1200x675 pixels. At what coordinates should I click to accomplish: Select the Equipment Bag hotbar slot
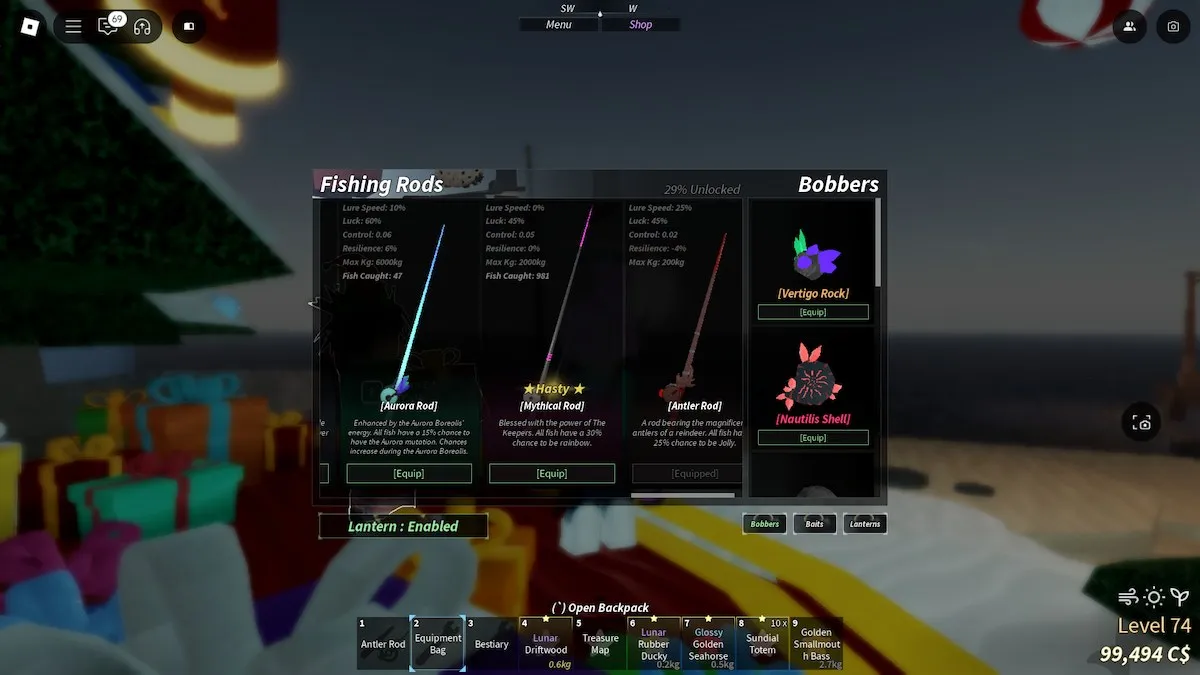(x=438, y=643)
